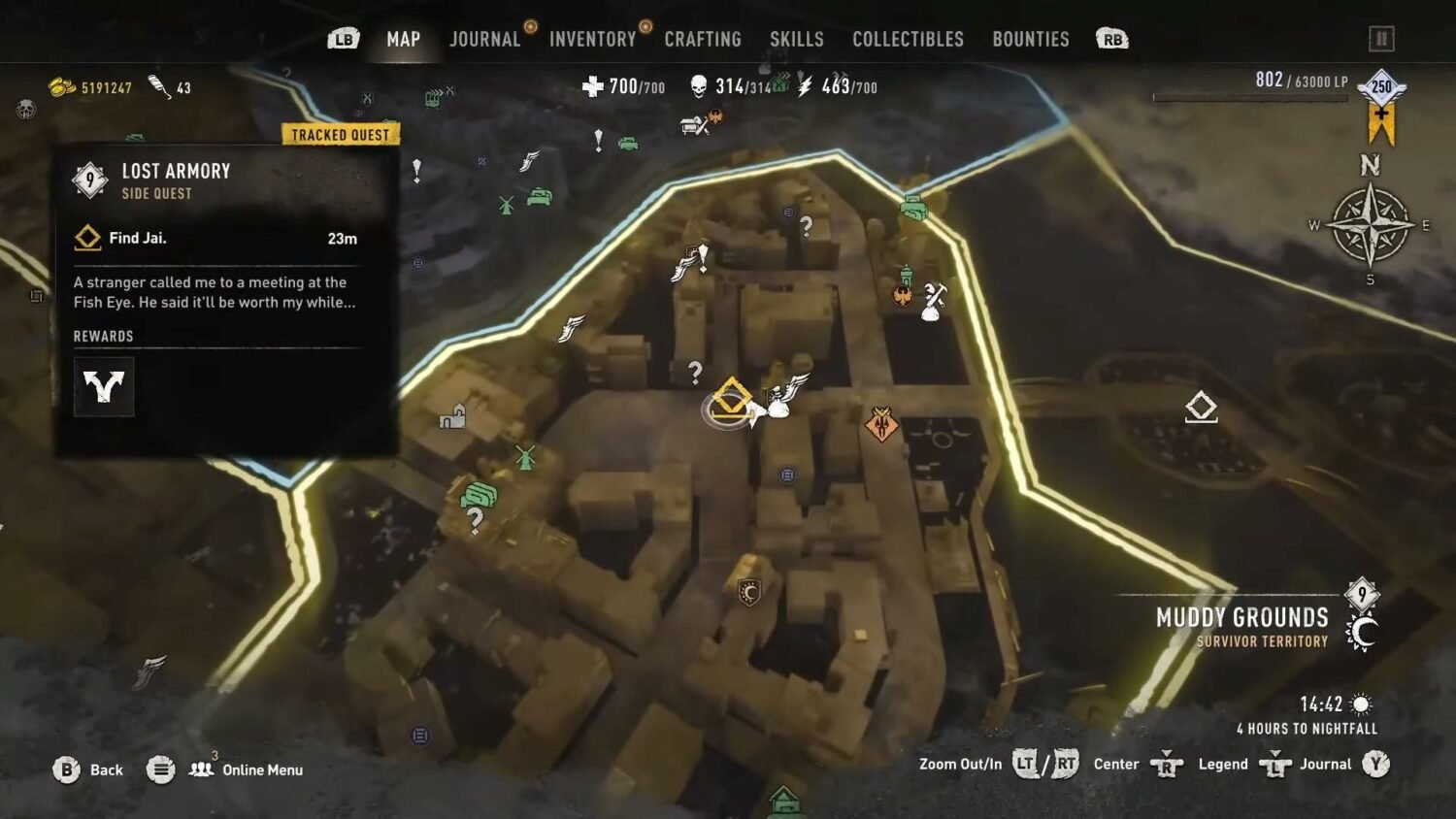Viewport: 1456px width, 819px height.
Task: Switch to the Journal tab
Action: point(484,40)
